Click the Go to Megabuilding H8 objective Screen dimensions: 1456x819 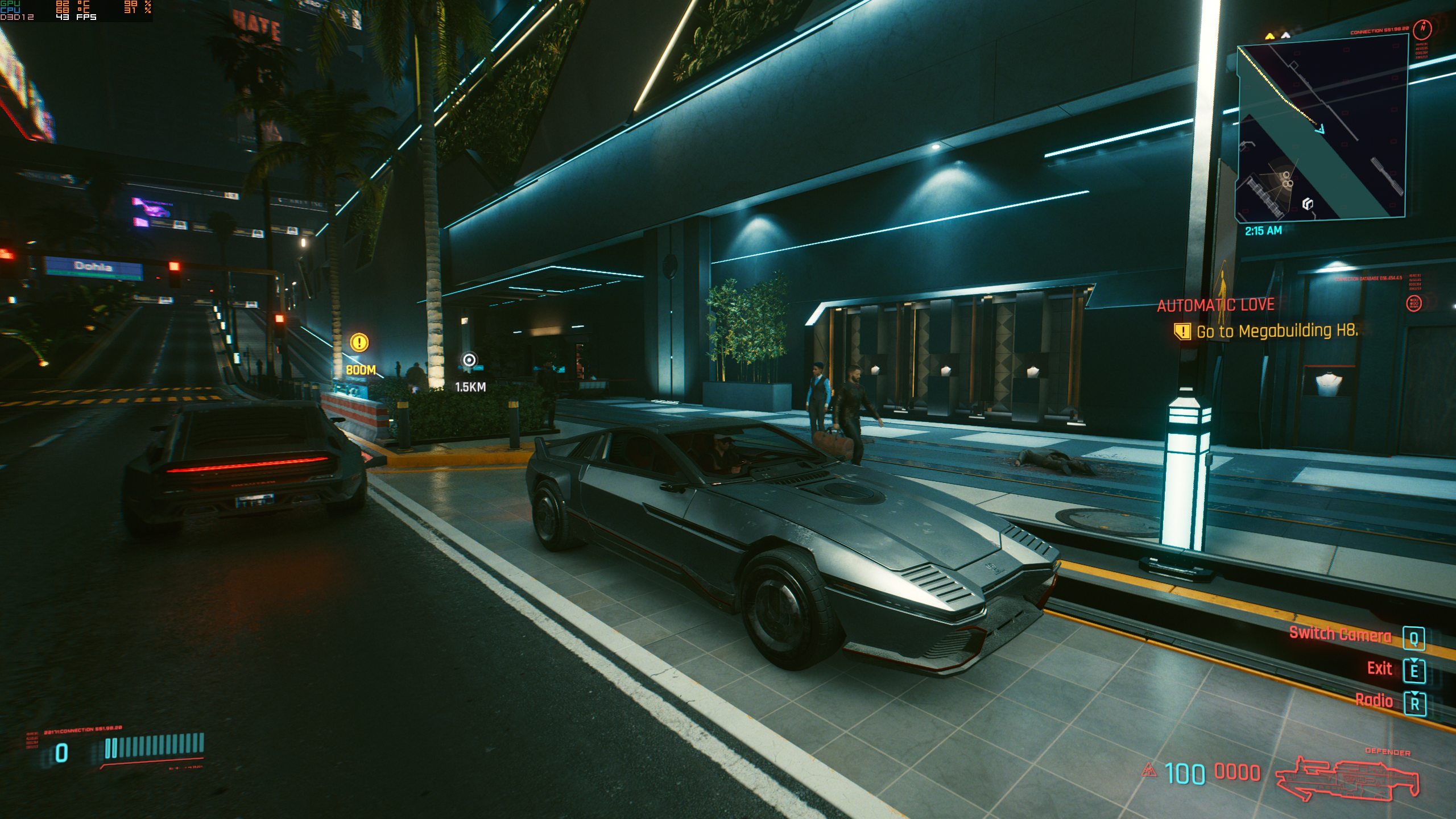point(1276,331)
